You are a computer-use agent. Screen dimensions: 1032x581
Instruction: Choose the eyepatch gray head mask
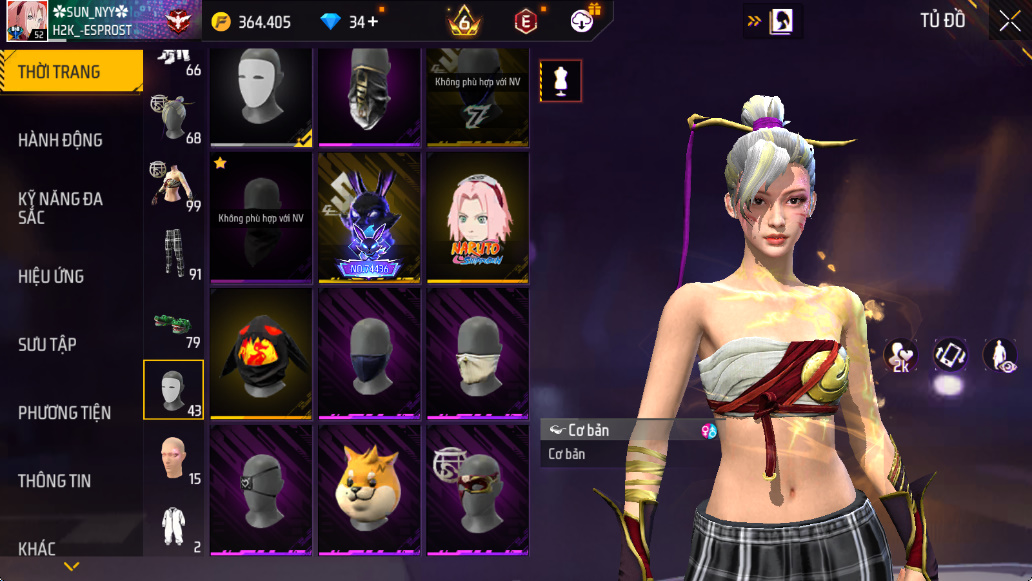(260, 490)
